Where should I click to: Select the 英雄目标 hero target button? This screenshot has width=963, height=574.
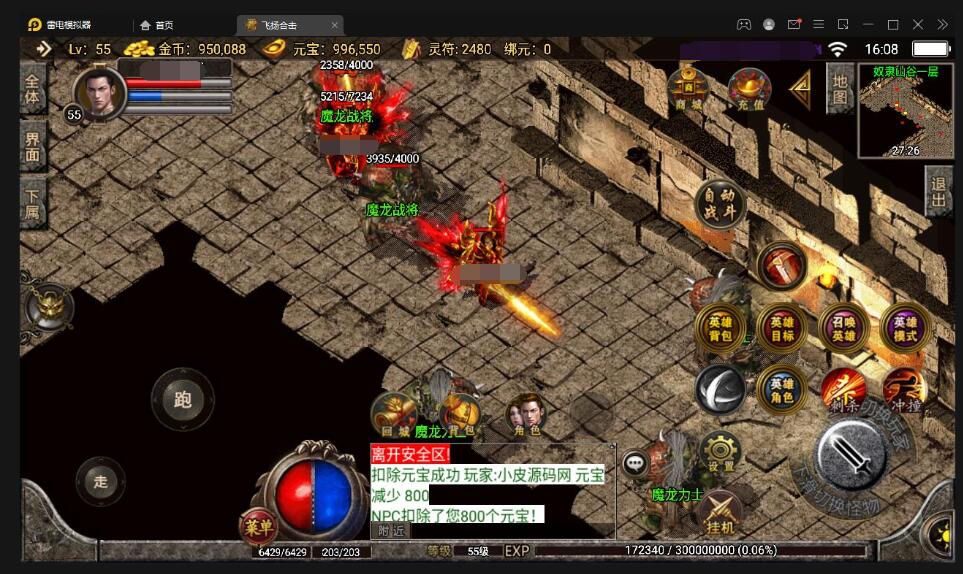[x=782, y=328]
